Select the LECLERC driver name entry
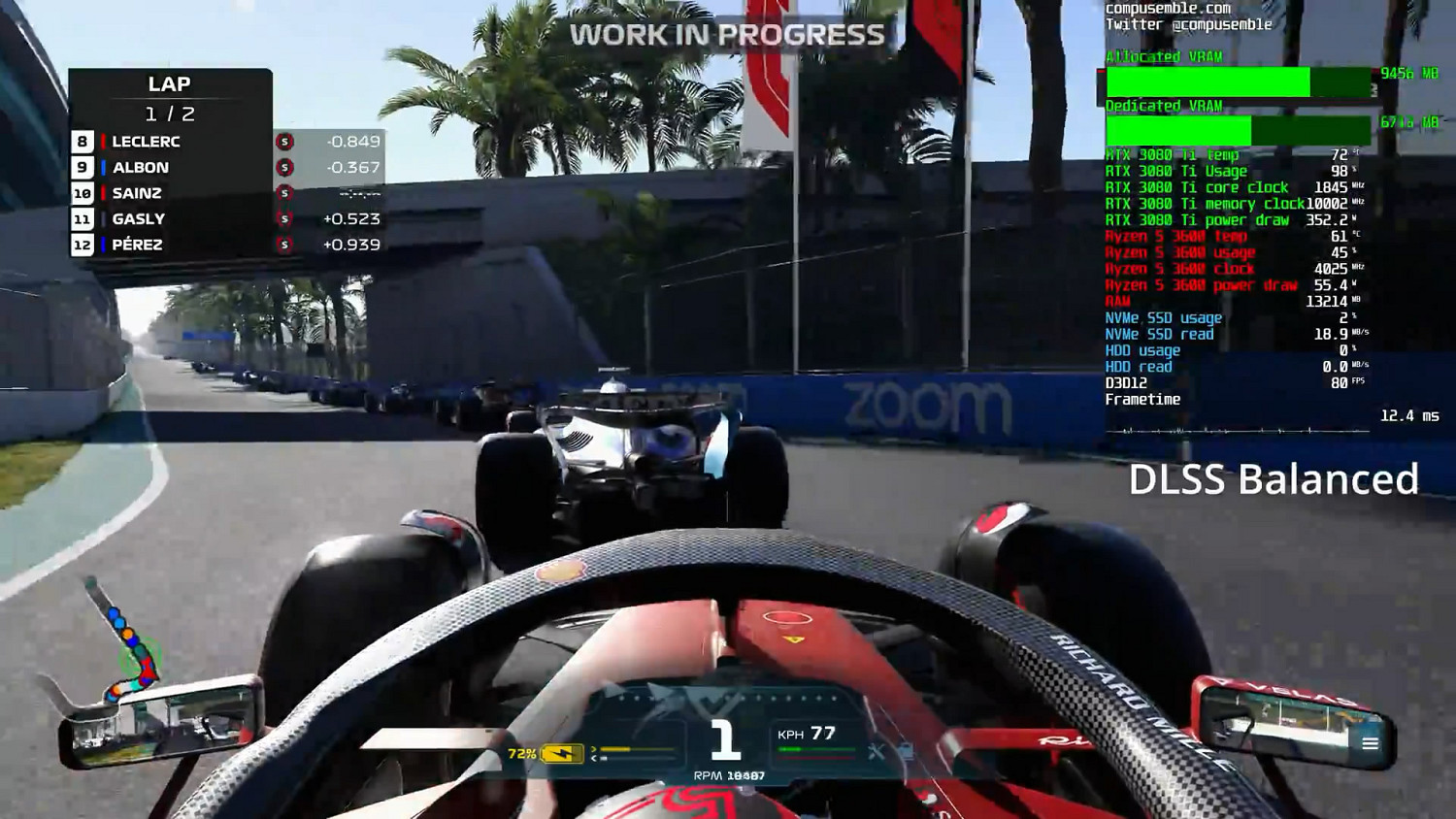The height and width of the screenshot is (819, 1456). click(146, 141)
